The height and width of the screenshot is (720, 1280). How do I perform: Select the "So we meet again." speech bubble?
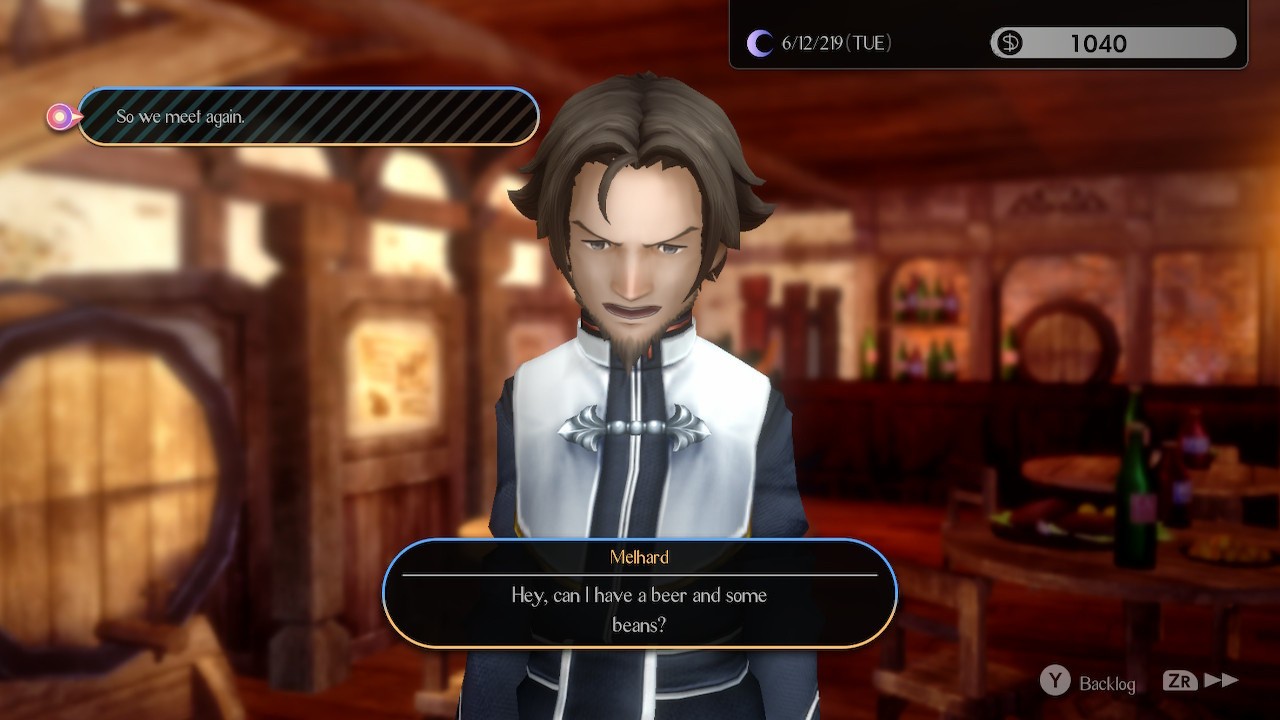(x=308, y=117)
